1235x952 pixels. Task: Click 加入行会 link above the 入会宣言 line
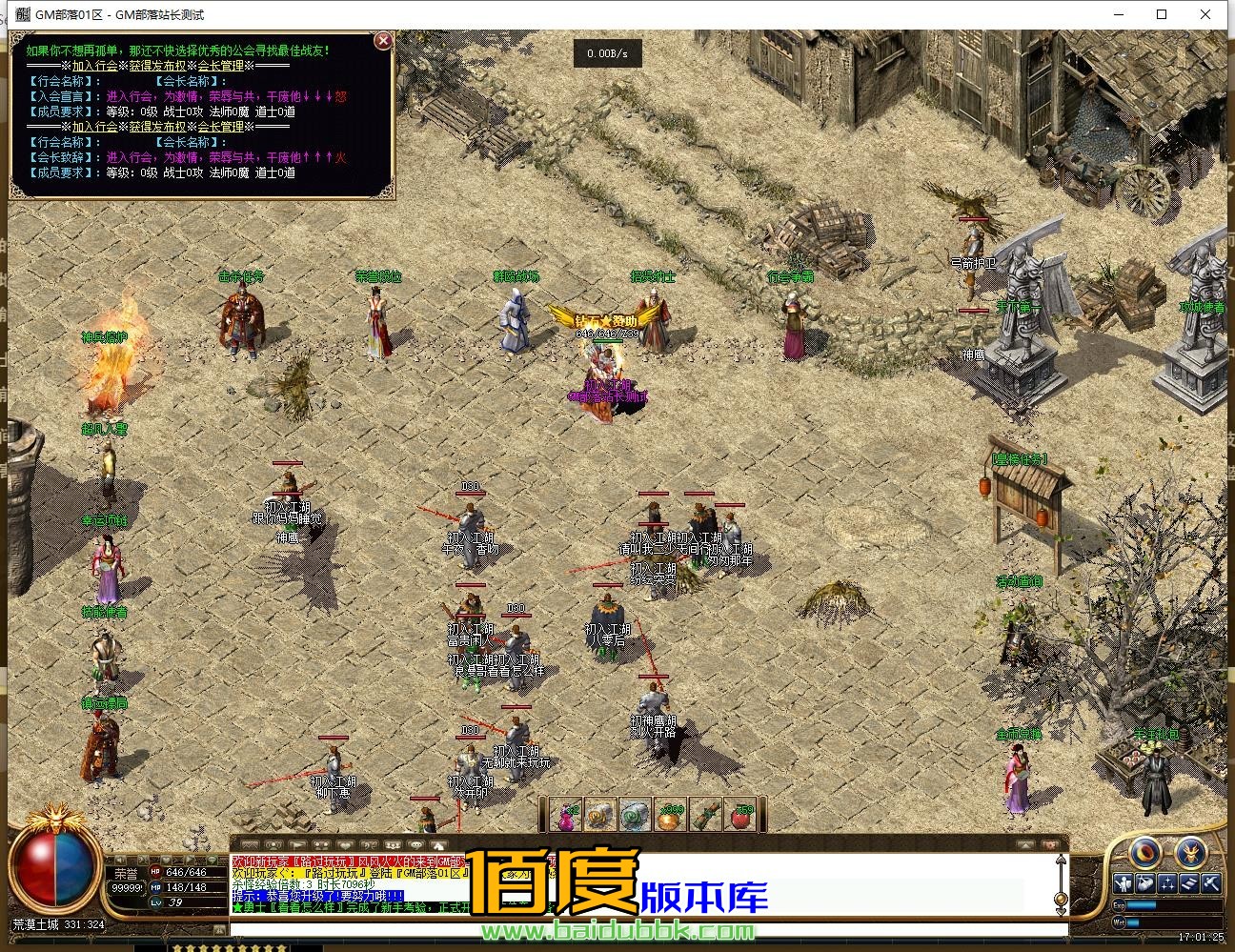[x=95, y=66]
